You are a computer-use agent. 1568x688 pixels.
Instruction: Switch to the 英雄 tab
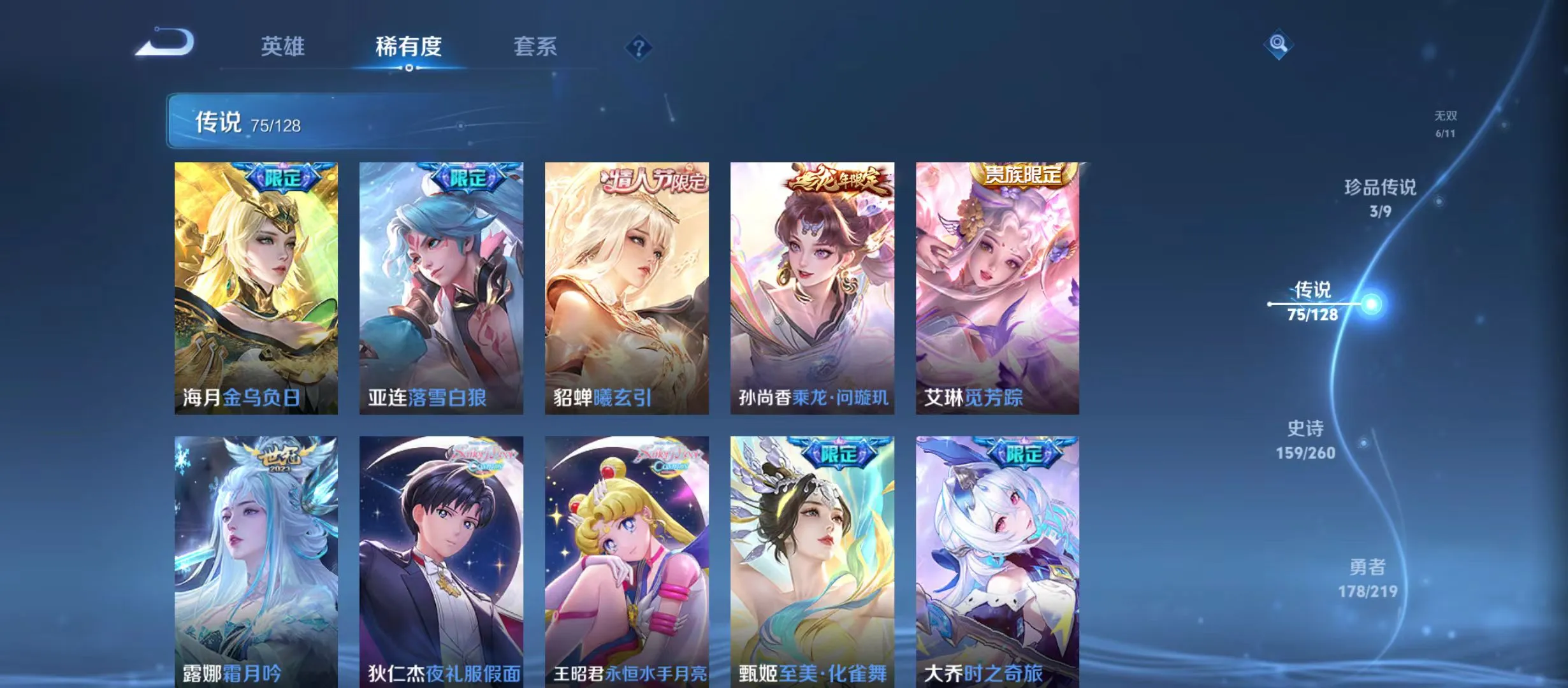pyautogui.click(x=283, y=47)
